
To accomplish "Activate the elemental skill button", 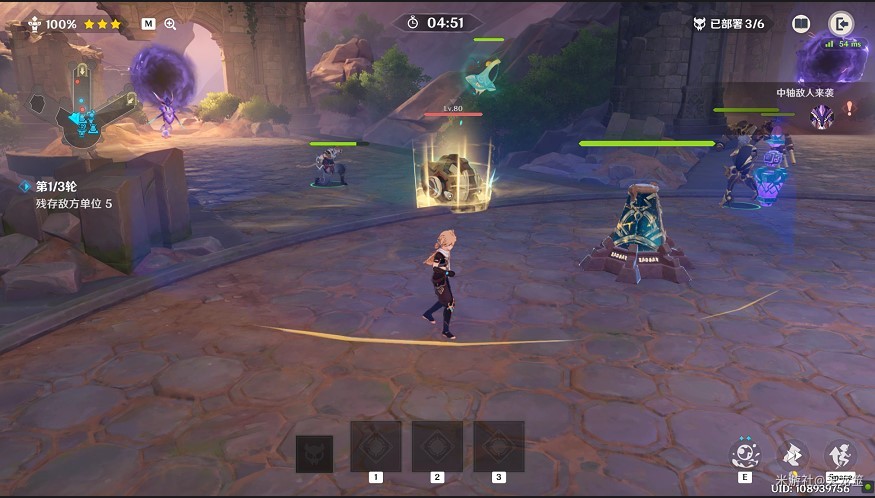I will tap(745, 455).
